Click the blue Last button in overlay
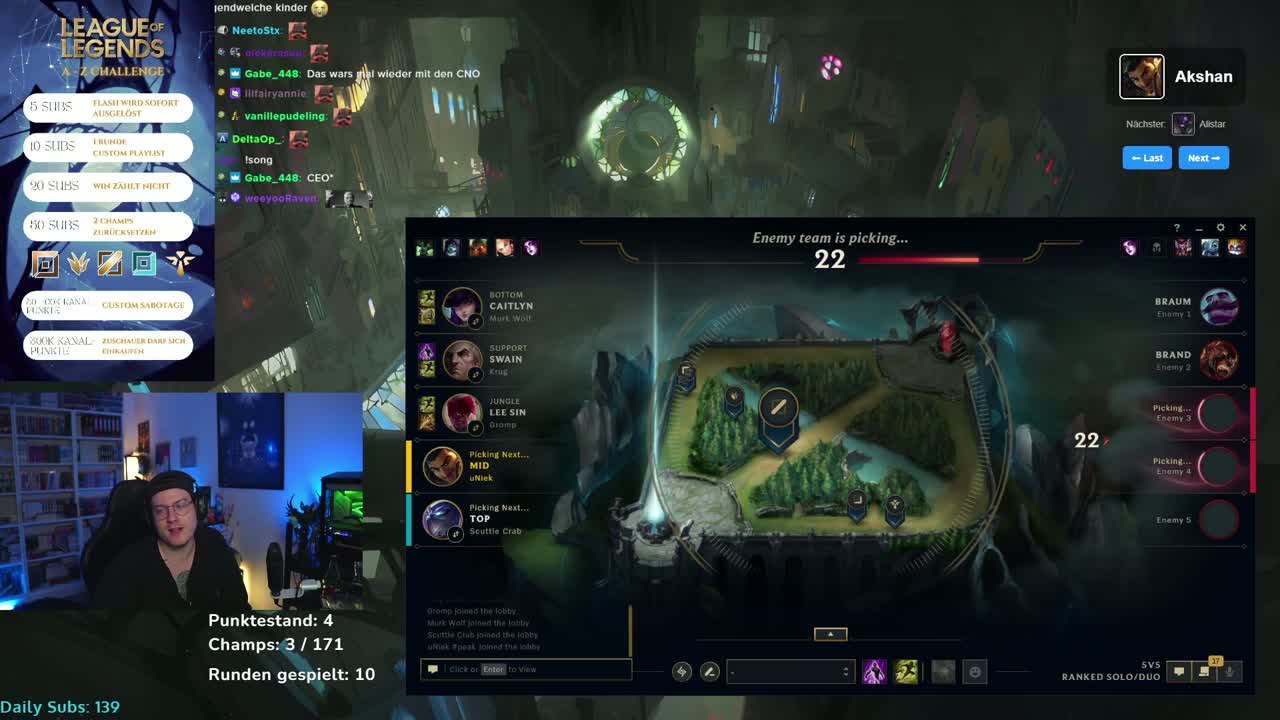Image resolution: width=1280 pixels, height=720 pixels. (1147, 158)
